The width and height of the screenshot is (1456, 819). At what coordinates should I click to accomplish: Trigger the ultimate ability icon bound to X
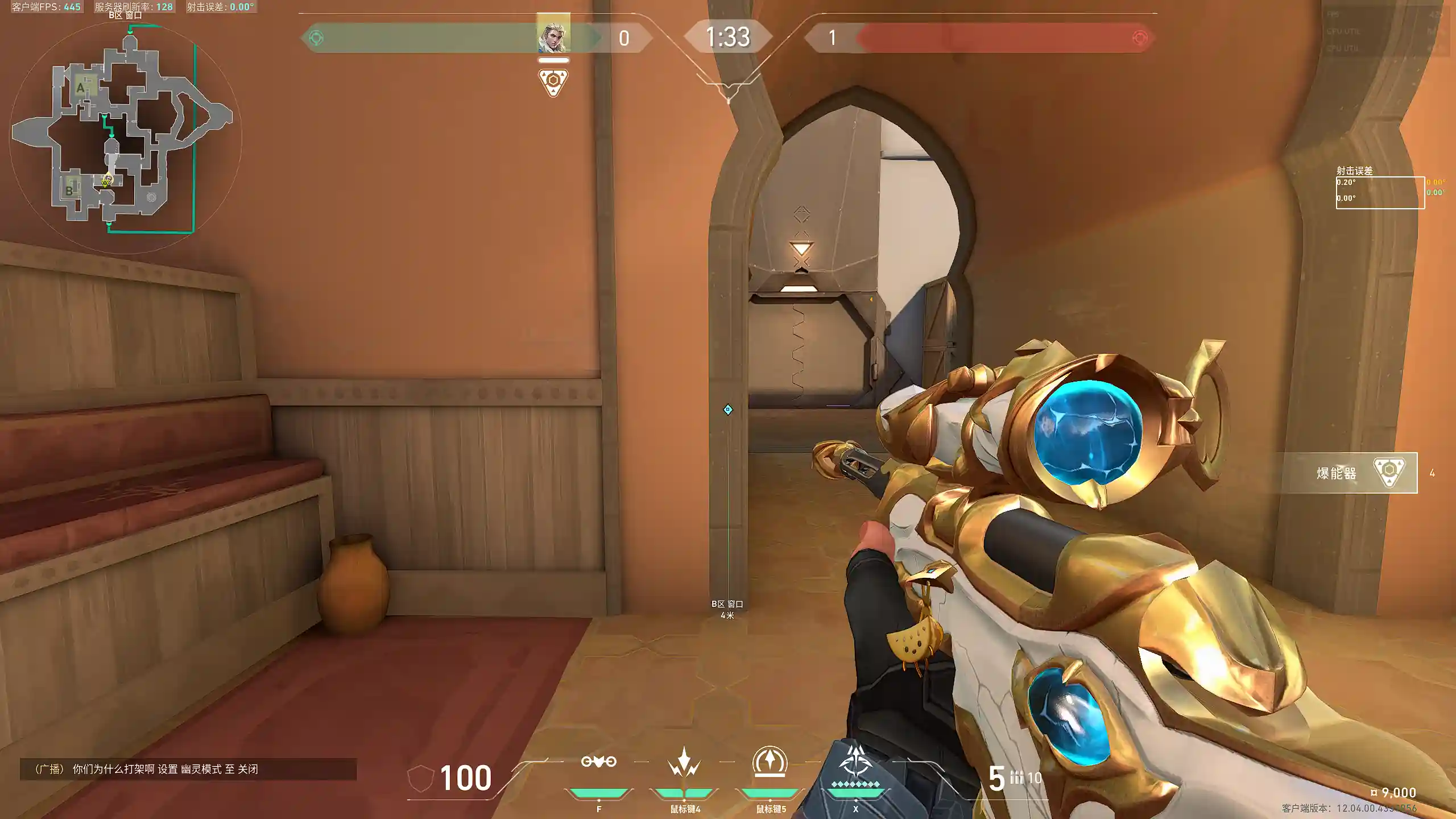tap(855, 762)
